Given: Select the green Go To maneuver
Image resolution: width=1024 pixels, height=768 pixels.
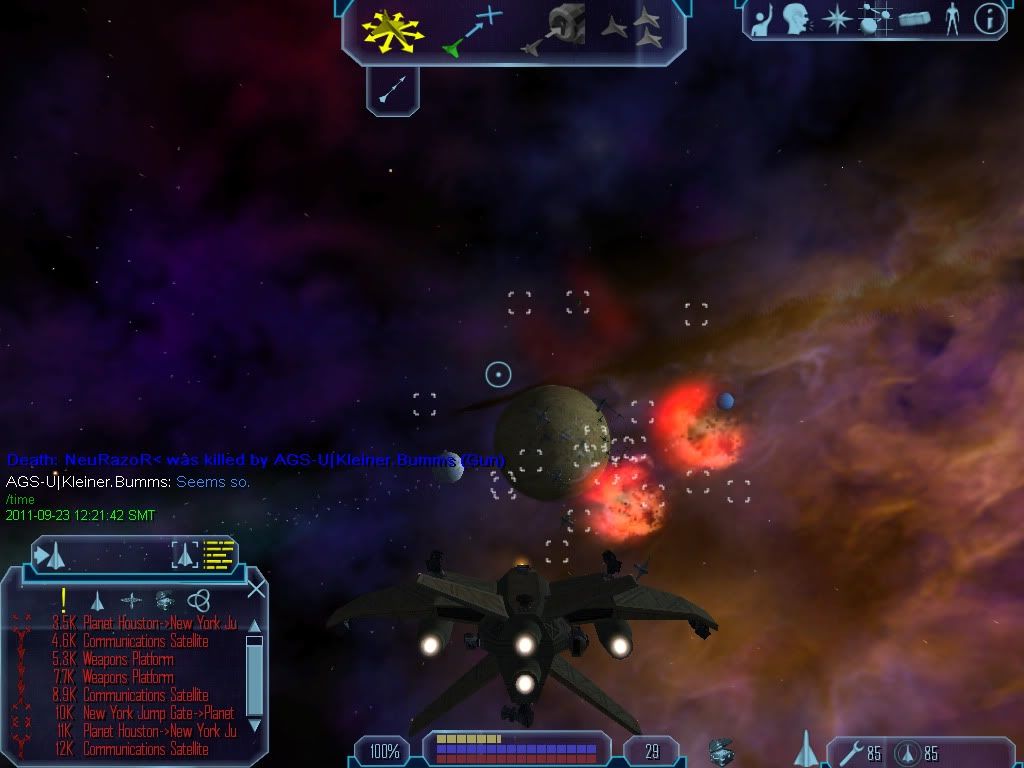Looking at the screenshot, I should point(471,30).
